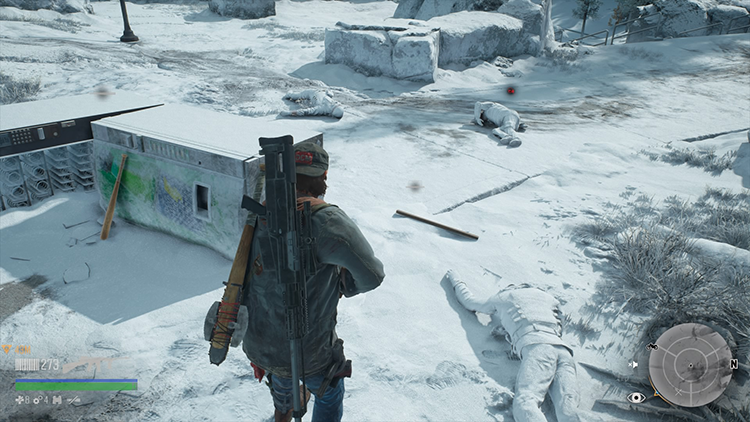Click the eye visibility indicator icon
The height and width of the screenshot is (422, 750).
(636, 397)
